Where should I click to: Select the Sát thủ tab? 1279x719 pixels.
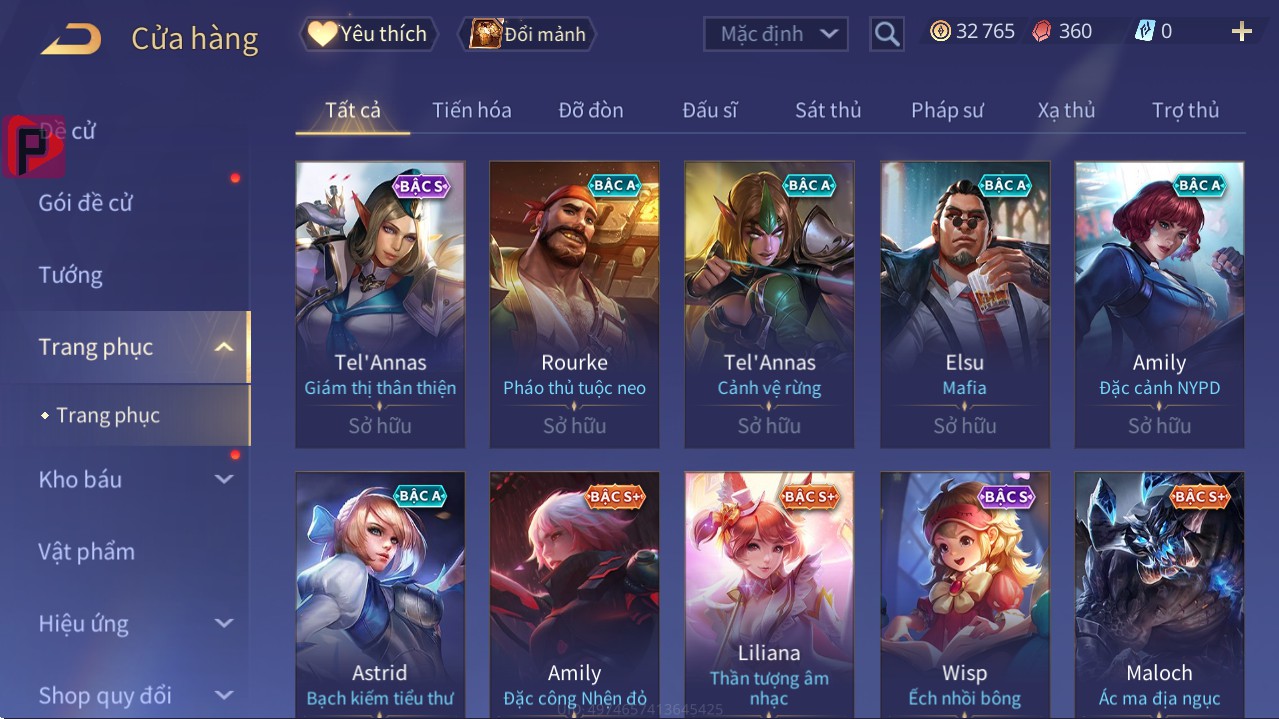coord(828,110)
